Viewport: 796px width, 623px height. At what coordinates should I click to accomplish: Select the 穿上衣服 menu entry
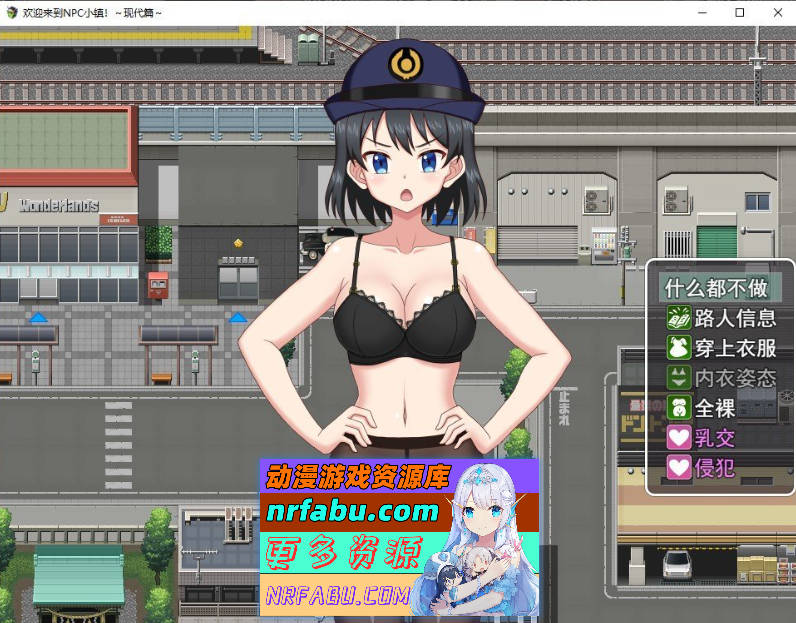click(x=722, y=348)
